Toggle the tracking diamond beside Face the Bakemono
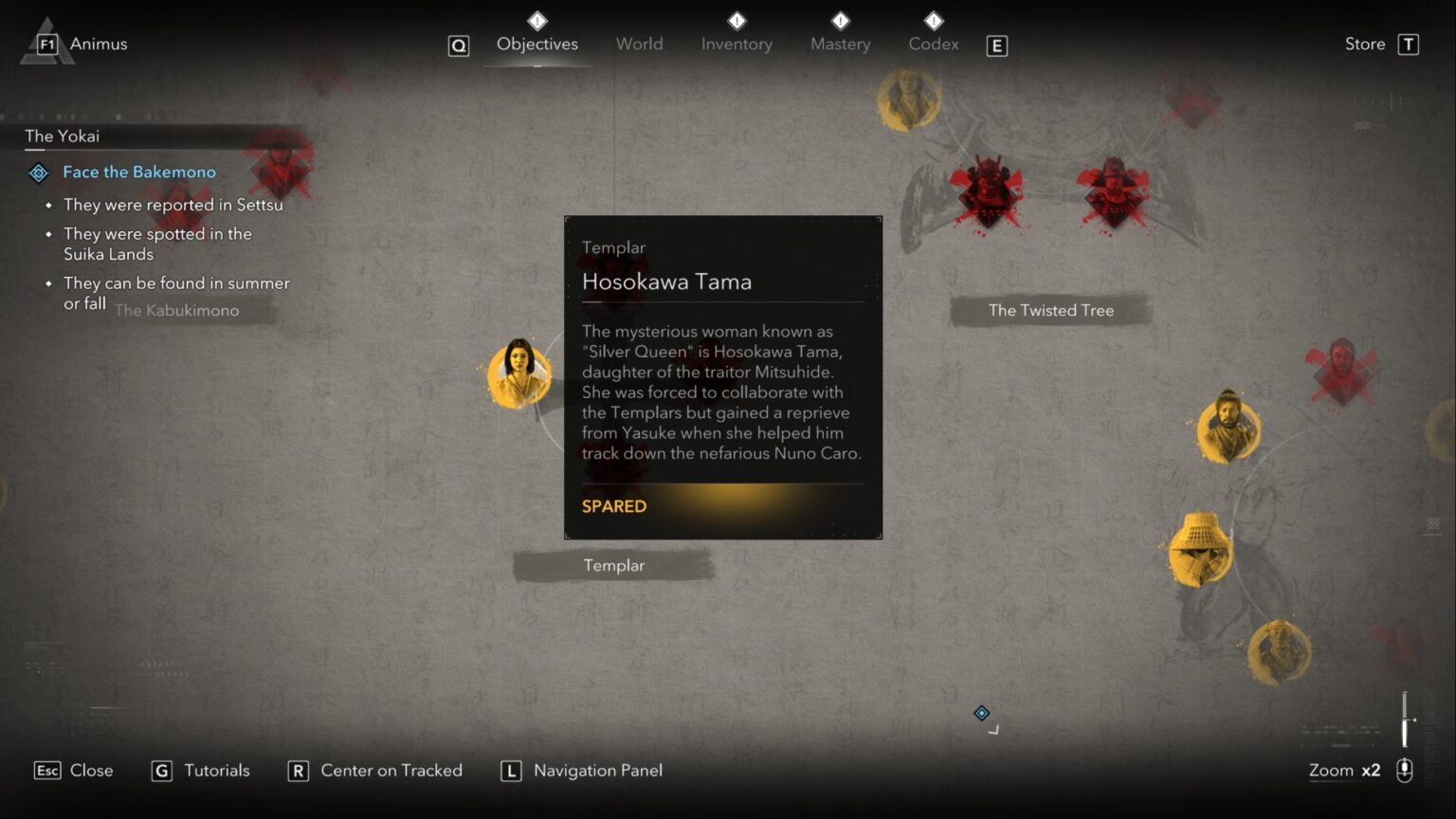 [38, 173]
